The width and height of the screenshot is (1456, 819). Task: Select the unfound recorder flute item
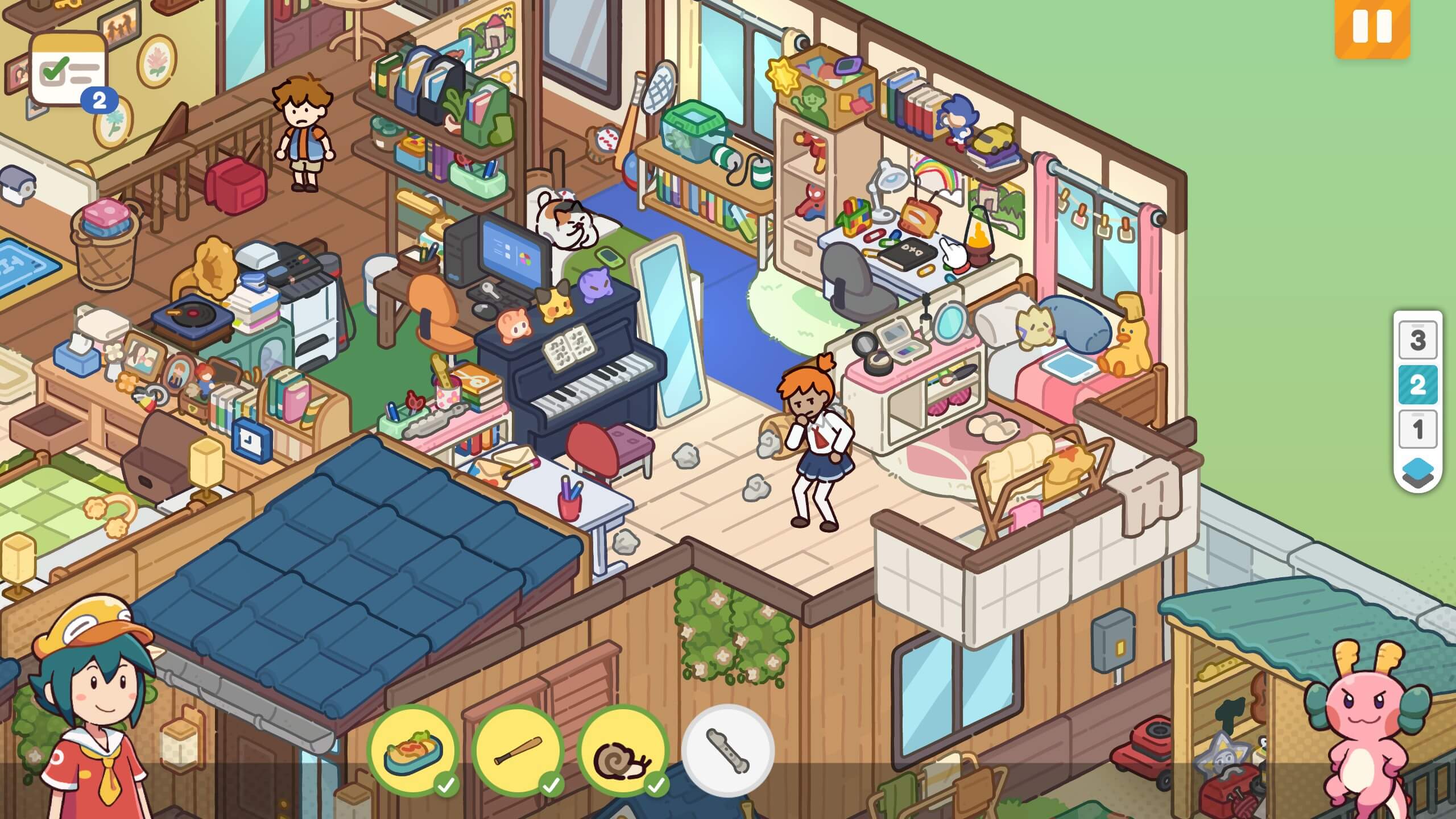pos(727,751)
